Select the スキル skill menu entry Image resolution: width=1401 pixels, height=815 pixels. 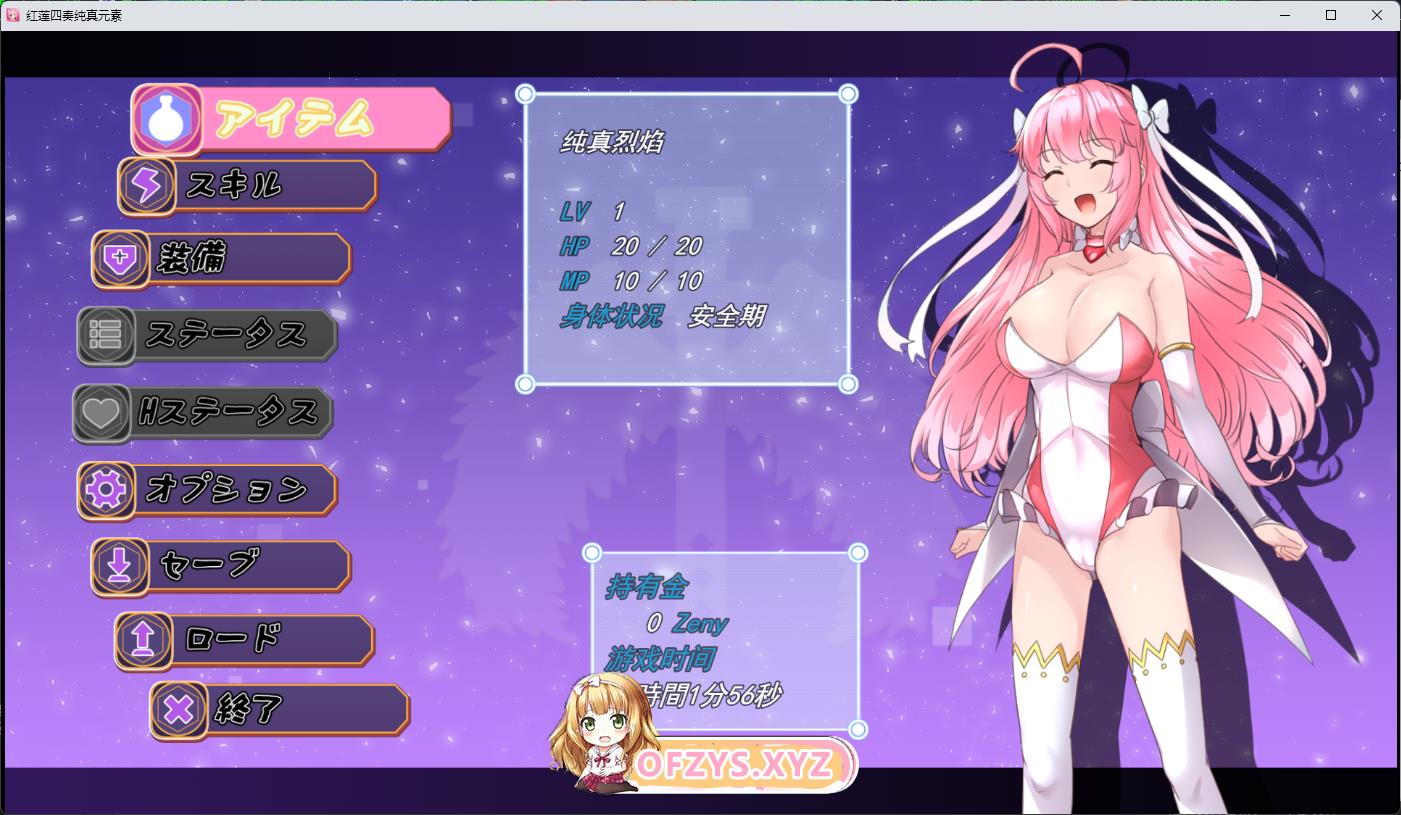(248, 186)
